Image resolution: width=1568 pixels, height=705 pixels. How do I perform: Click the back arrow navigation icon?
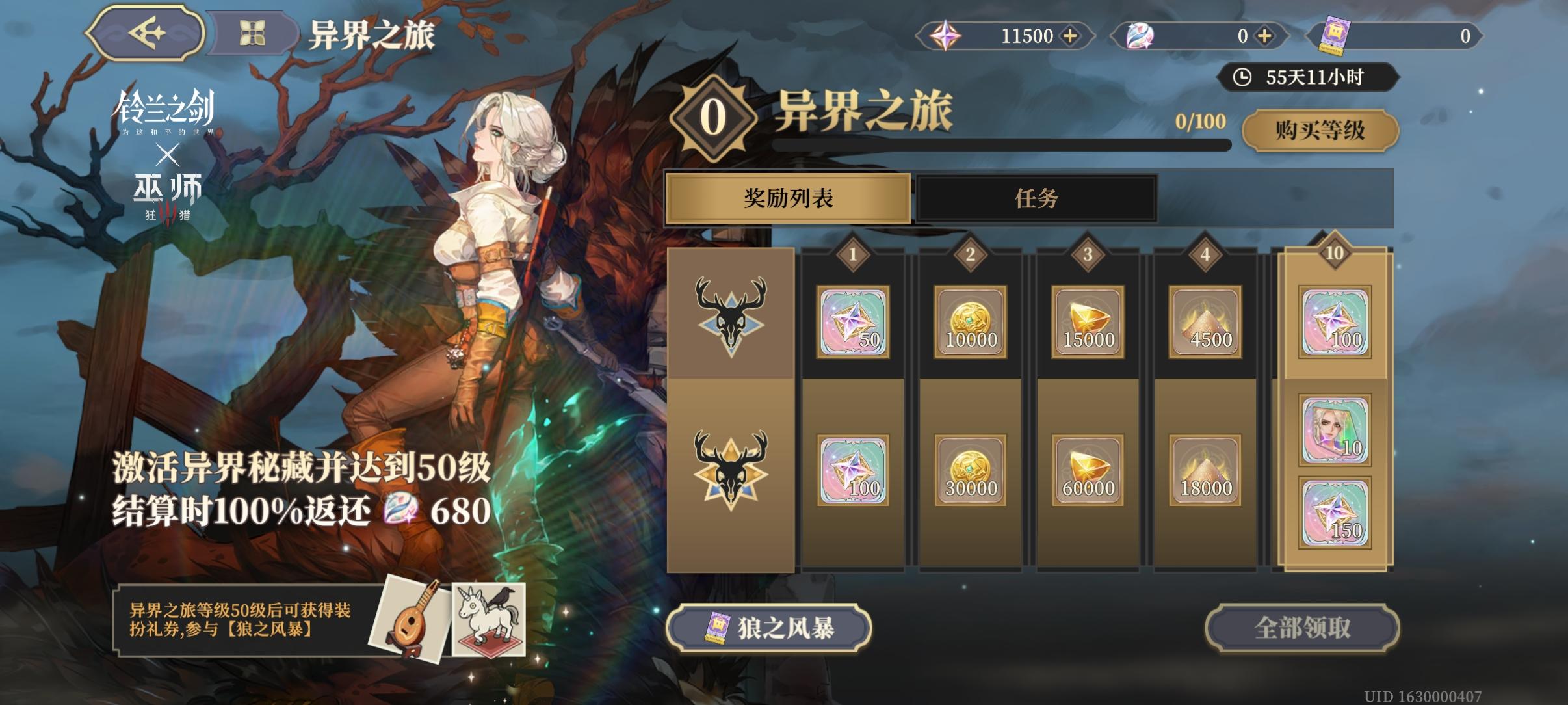pyautogui.click(x=146, y=34)
